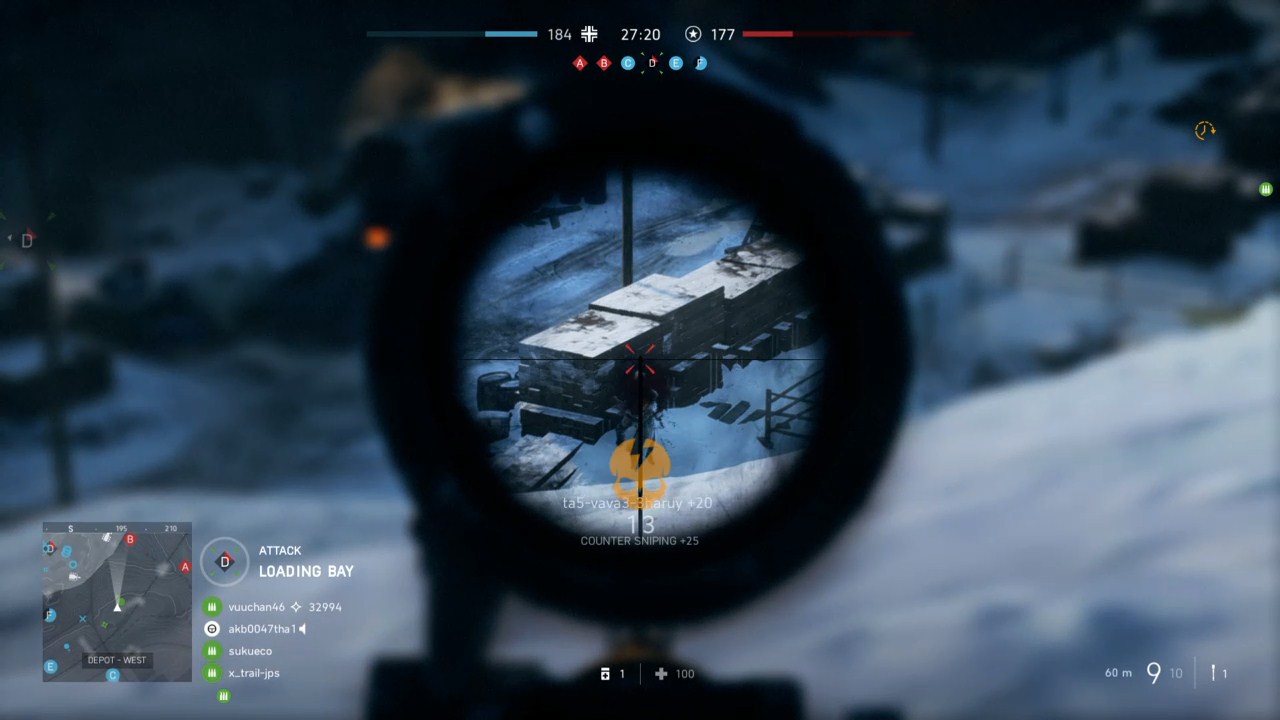Expand the minimap in the lower left
Viewport: 1280px width, 720px height.
pyautogui.click(x=116, y=600)
